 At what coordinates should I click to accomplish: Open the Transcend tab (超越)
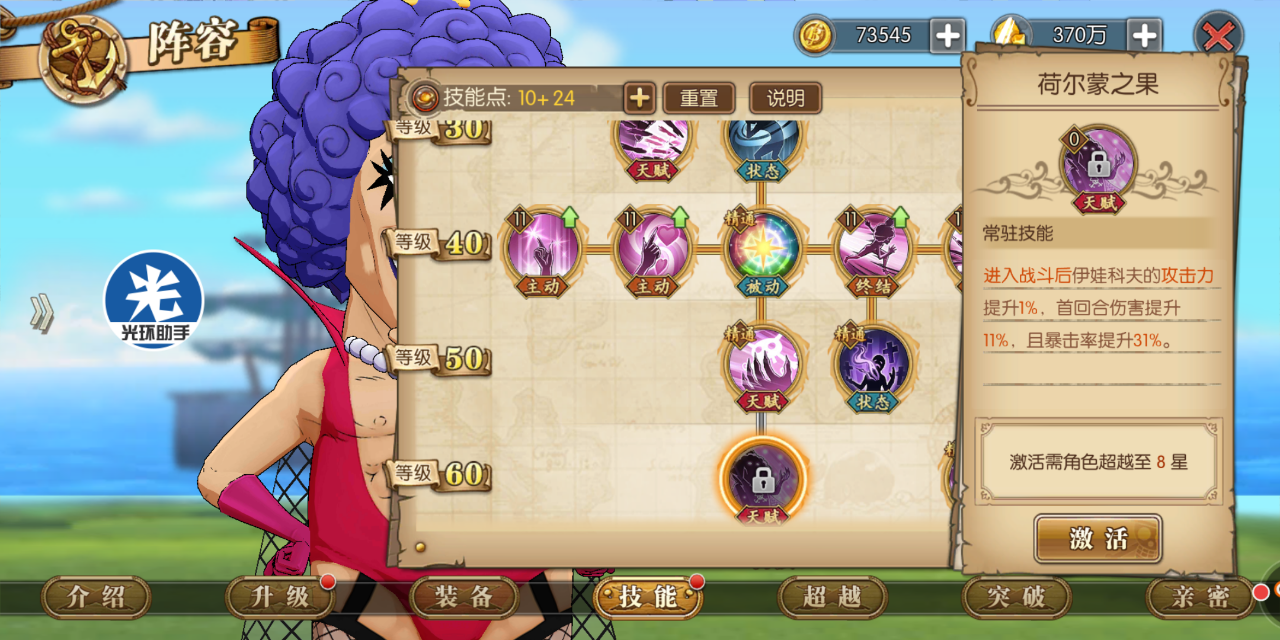click(832, 598)
